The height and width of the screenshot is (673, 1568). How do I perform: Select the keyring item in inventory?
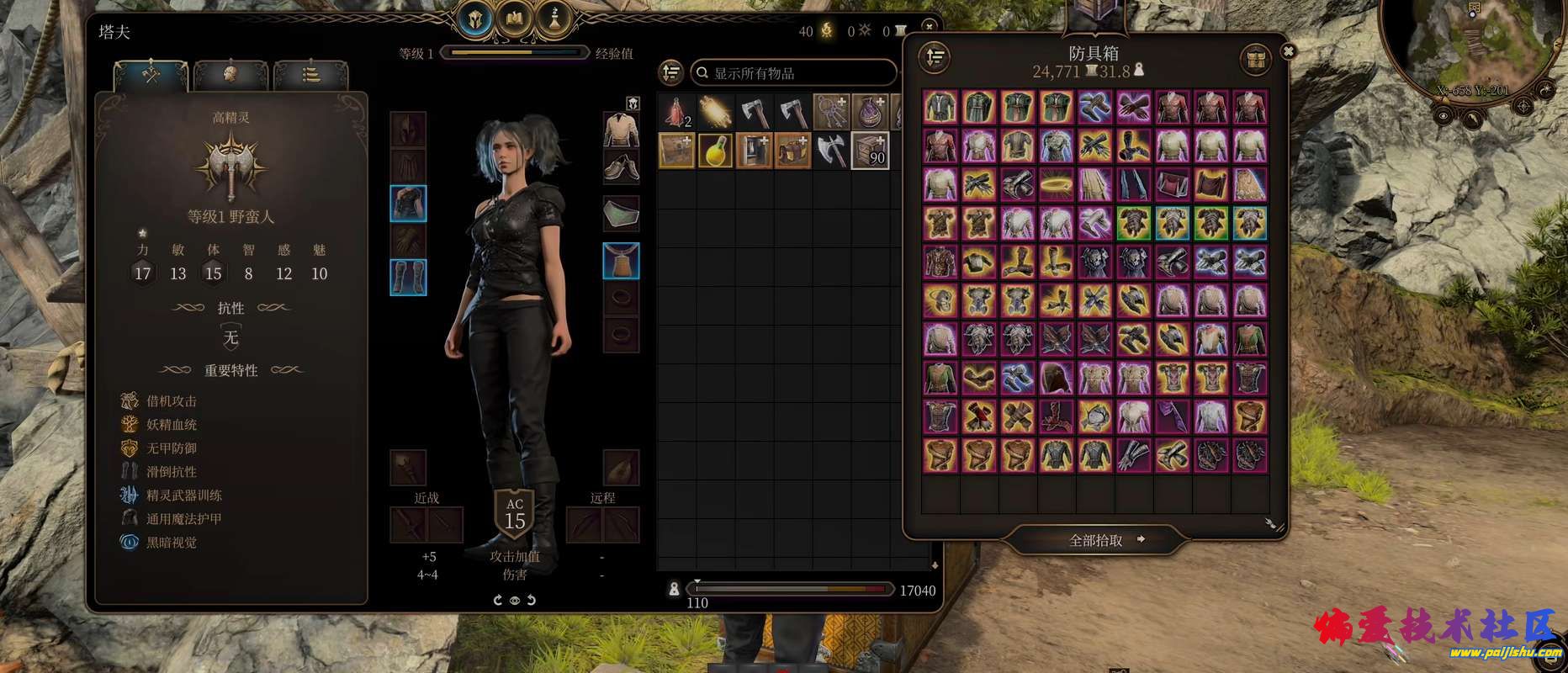pos(831,112)
